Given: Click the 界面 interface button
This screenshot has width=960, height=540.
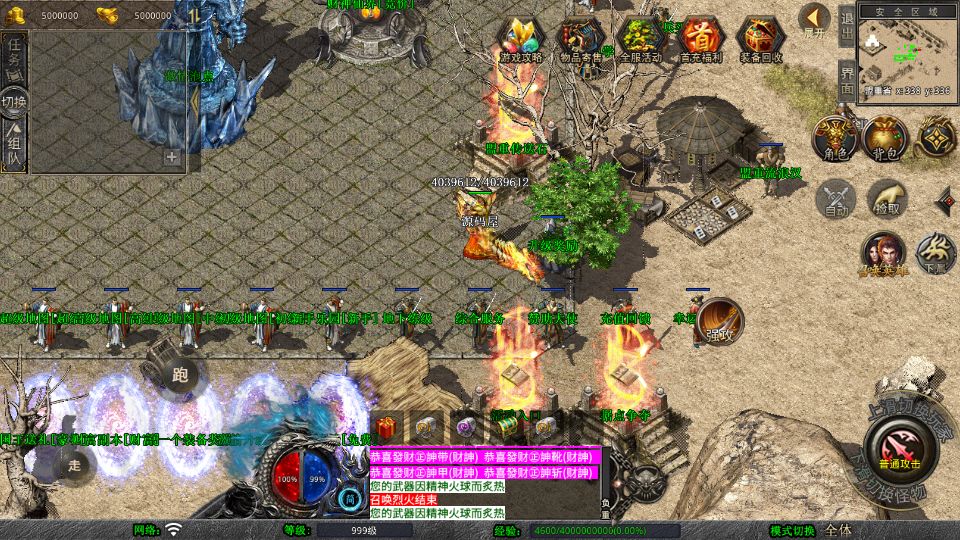Looking at the screenshot, I should 846,80.
